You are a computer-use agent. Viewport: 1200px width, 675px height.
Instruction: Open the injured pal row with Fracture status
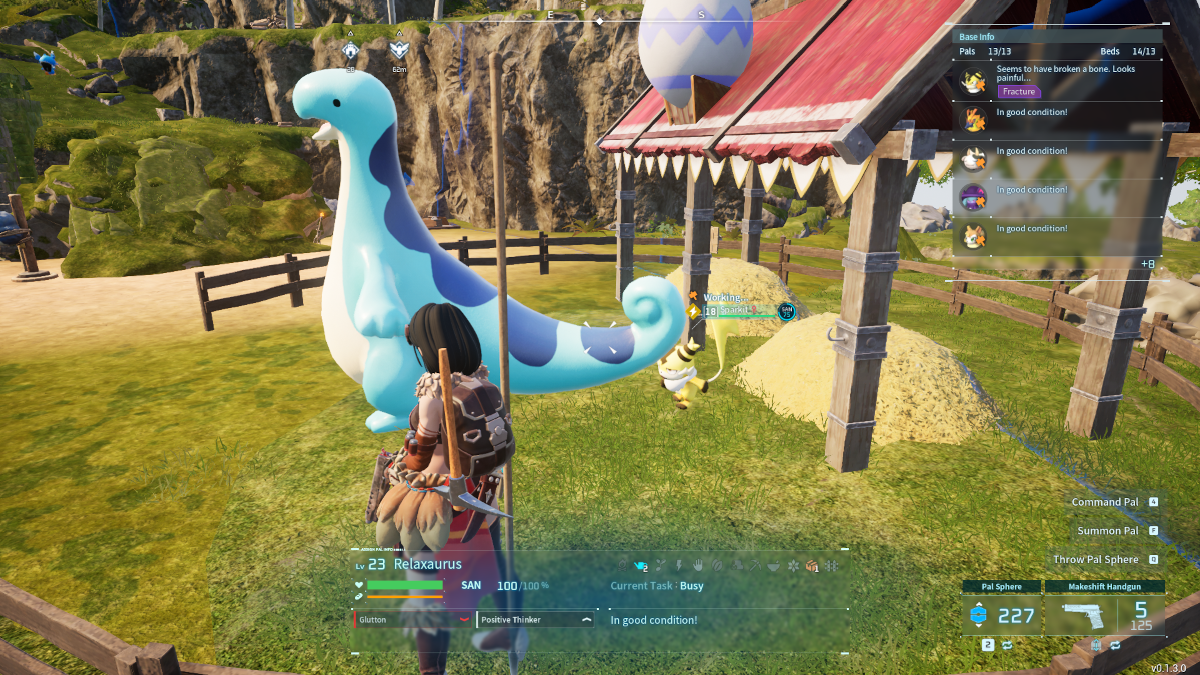[x=1060, y=80]
